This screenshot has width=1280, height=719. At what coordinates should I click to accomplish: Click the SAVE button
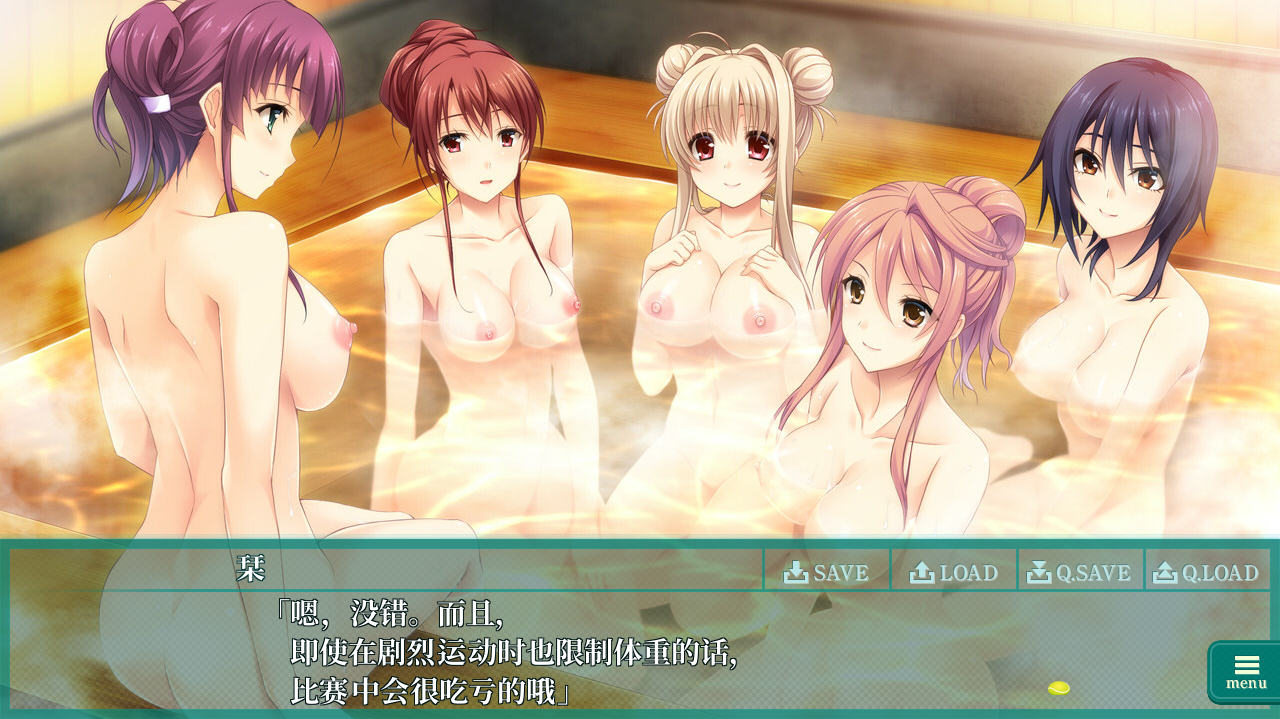(827, 572)
